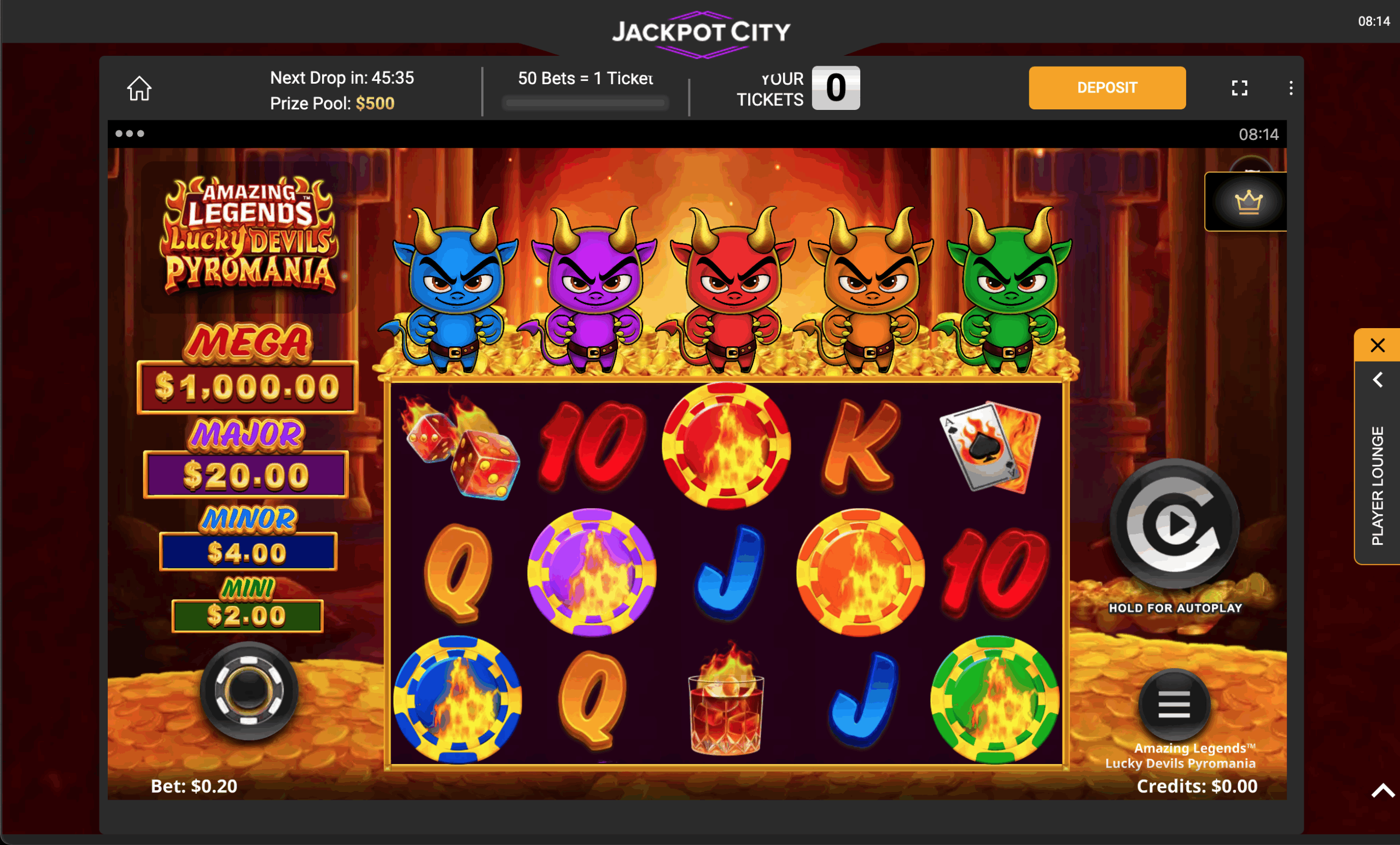Dismiss the Player Lounge with the X
Screen dimensions: 1400x845
pyautogui.click(x=1377, y=346)
